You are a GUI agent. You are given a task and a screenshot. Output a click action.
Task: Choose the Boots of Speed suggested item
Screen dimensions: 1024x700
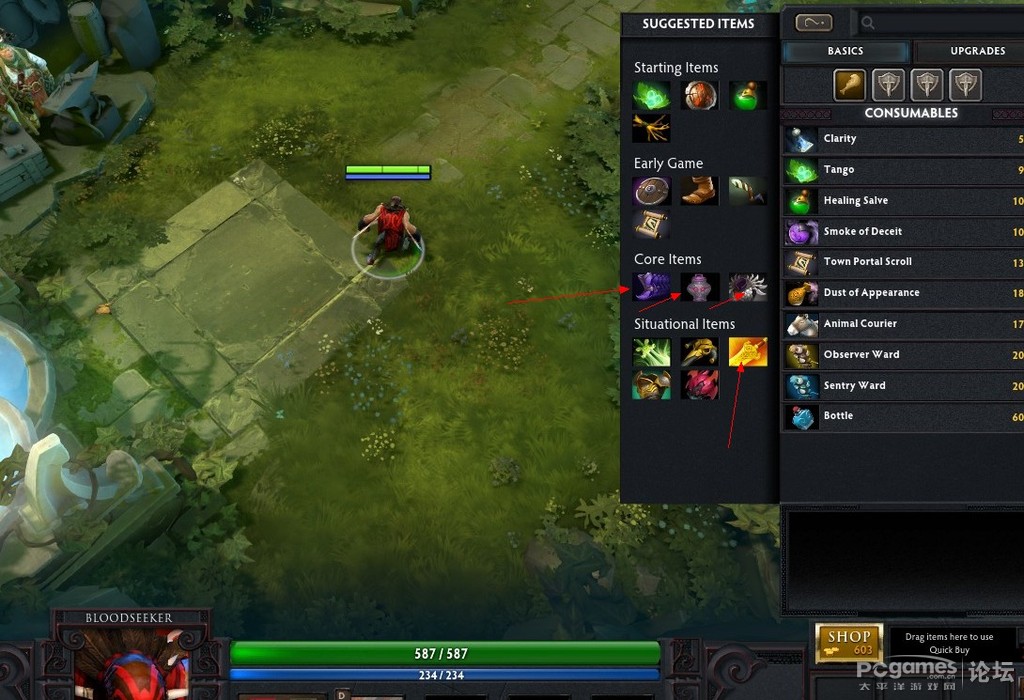[x=700, y=191]
